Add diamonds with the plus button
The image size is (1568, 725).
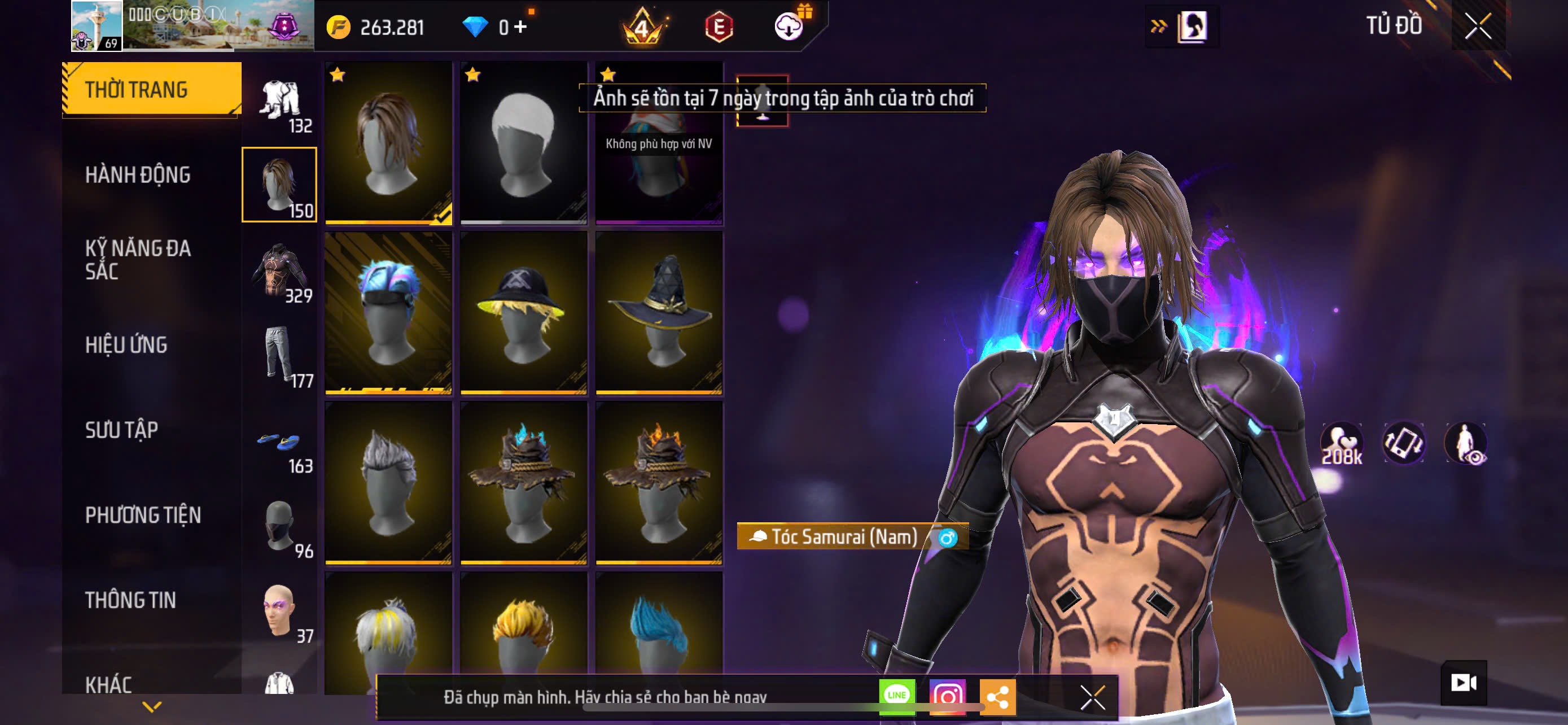pos(520,26)
